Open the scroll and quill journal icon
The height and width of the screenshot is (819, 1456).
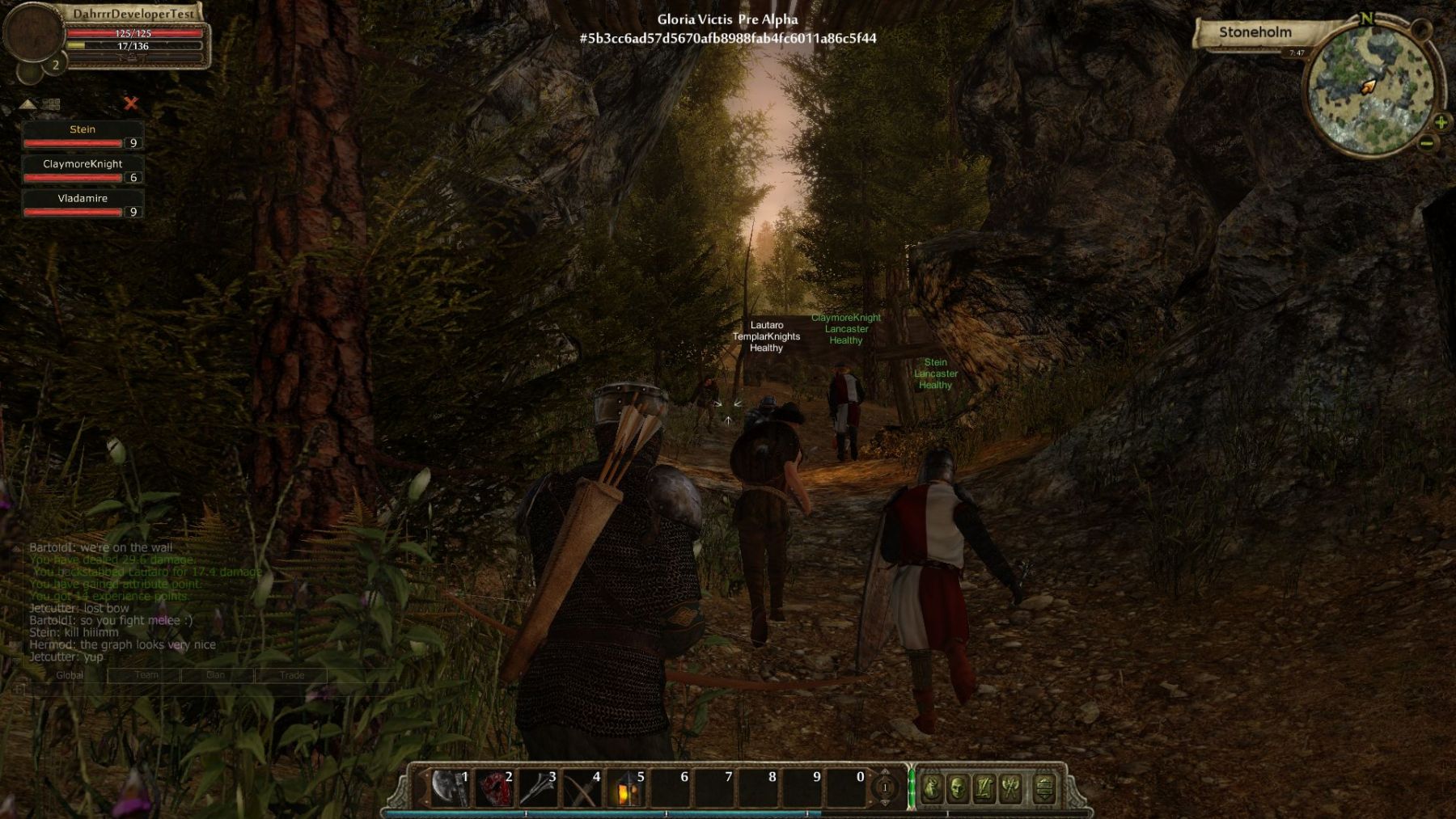pyautogui.click(x=984, y=788)
